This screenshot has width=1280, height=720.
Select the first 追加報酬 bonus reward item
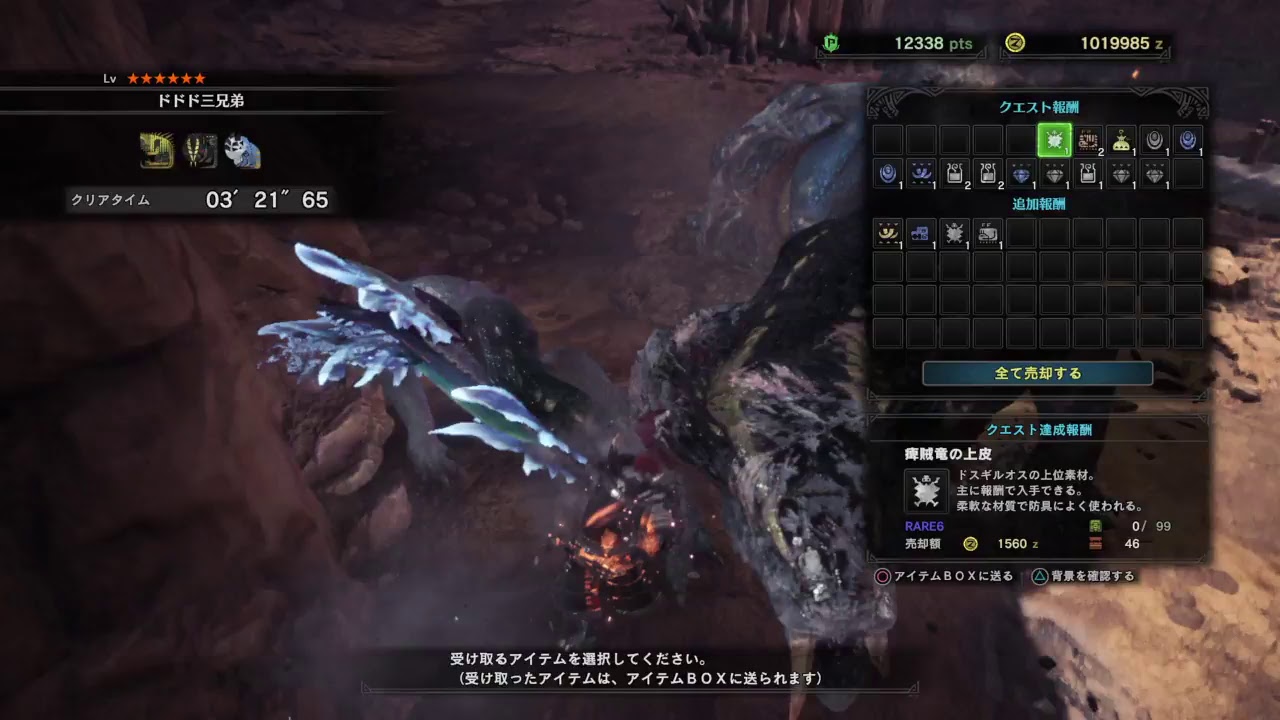click(x=886, y=237)
